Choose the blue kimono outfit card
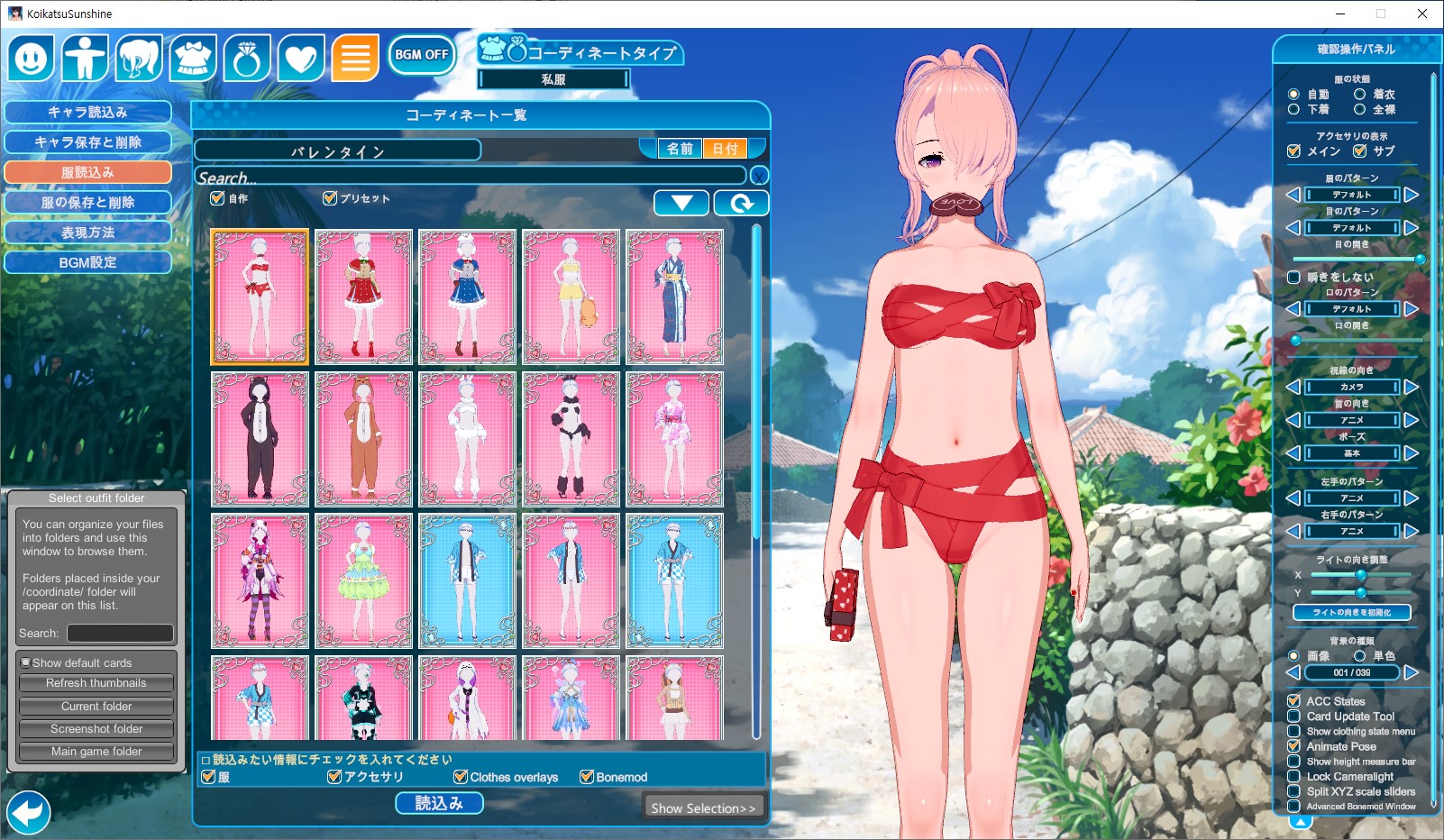The width and height of the screenshot is (1444, 840). (x=674, y=297)
